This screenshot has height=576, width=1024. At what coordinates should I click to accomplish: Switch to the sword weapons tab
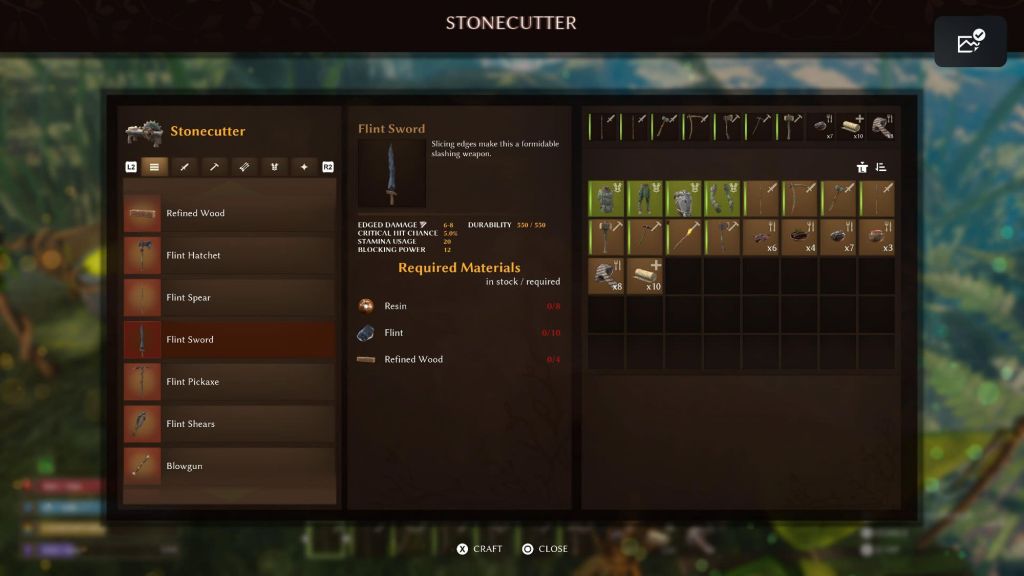tap(184, 167)
